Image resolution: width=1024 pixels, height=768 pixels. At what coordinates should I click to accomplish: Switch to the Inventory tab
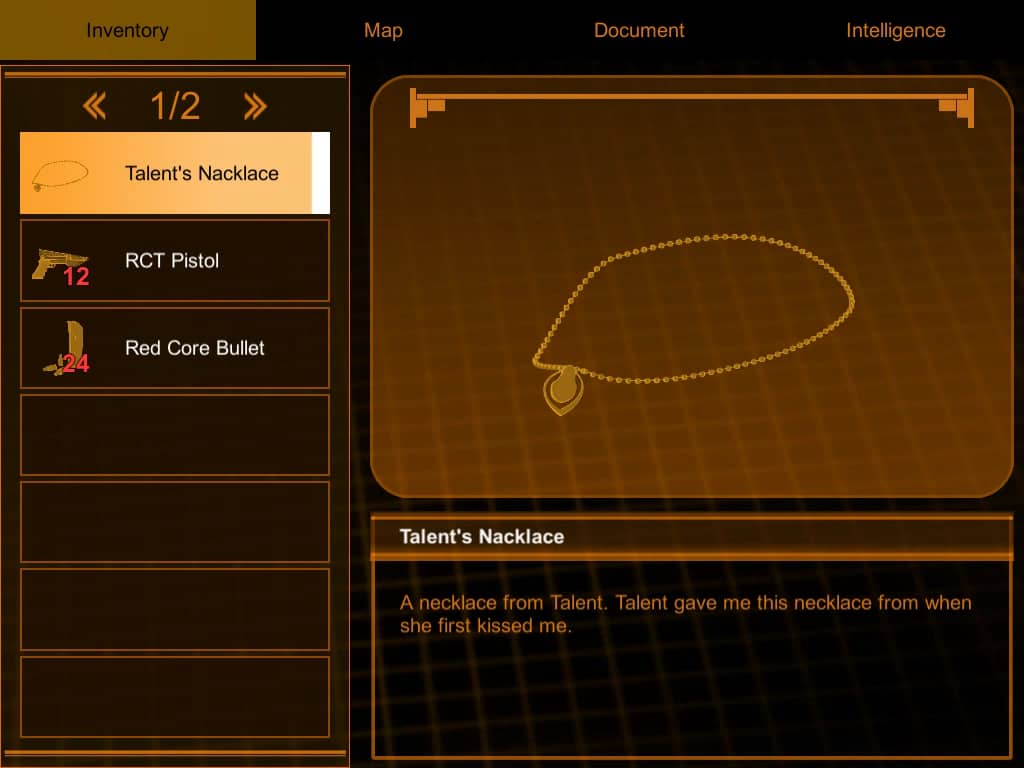coord(127,30)
